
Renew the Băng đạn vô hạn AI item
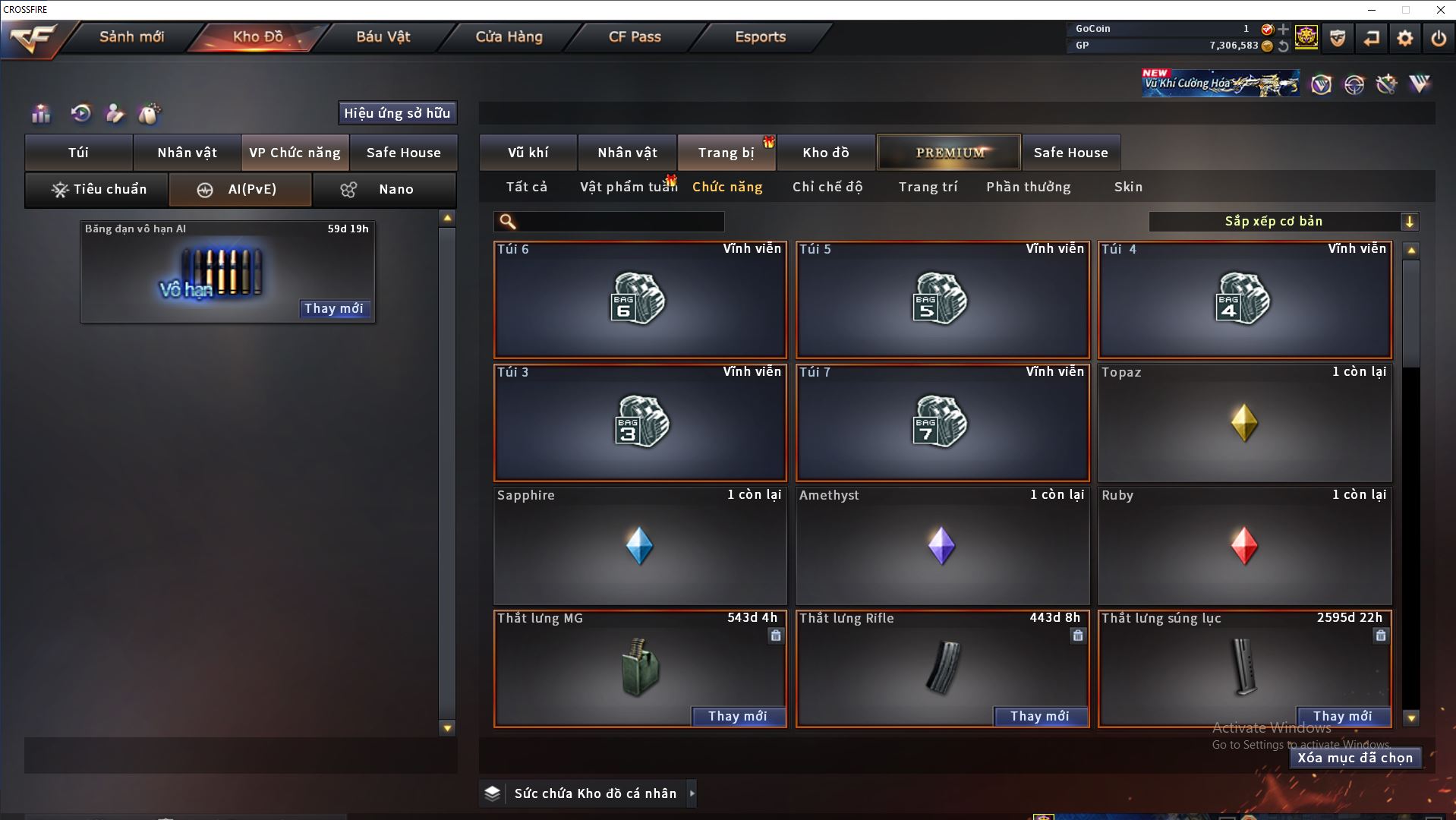(x=333, y=308)
